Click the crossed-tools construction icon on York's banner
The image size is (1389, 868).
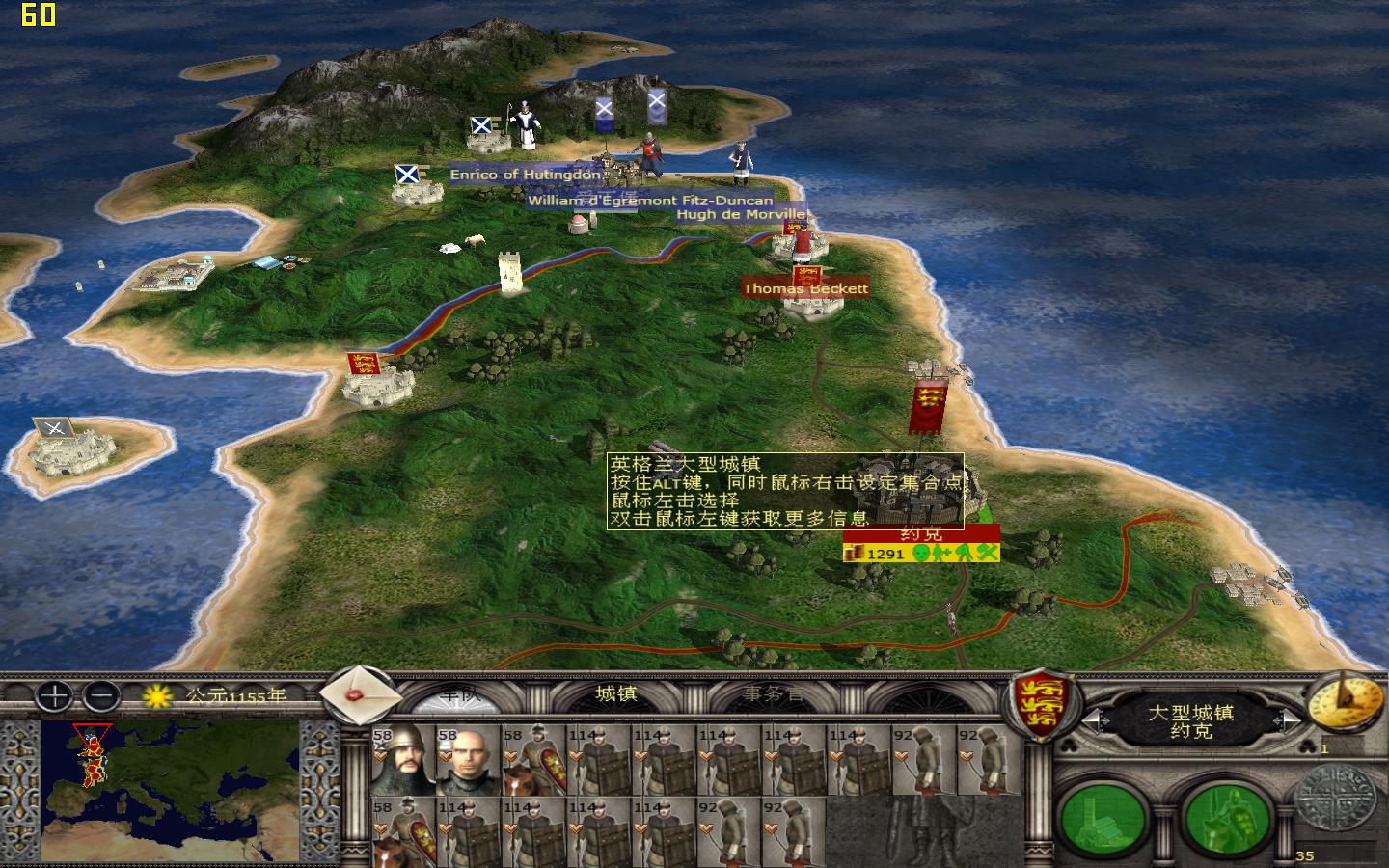(x=986, y=554)
